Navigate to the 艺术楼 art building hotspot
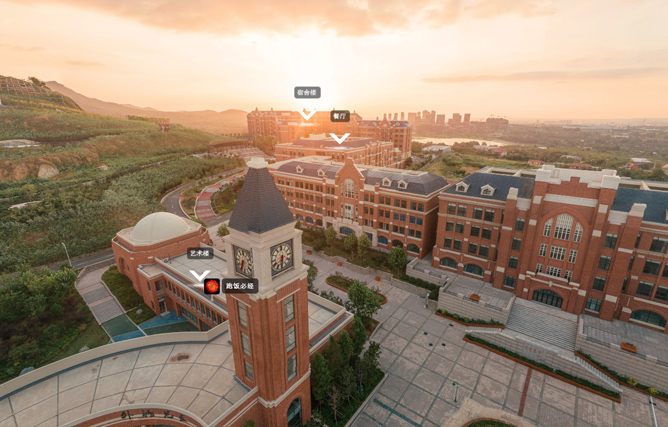 click(x=200, y=255)
